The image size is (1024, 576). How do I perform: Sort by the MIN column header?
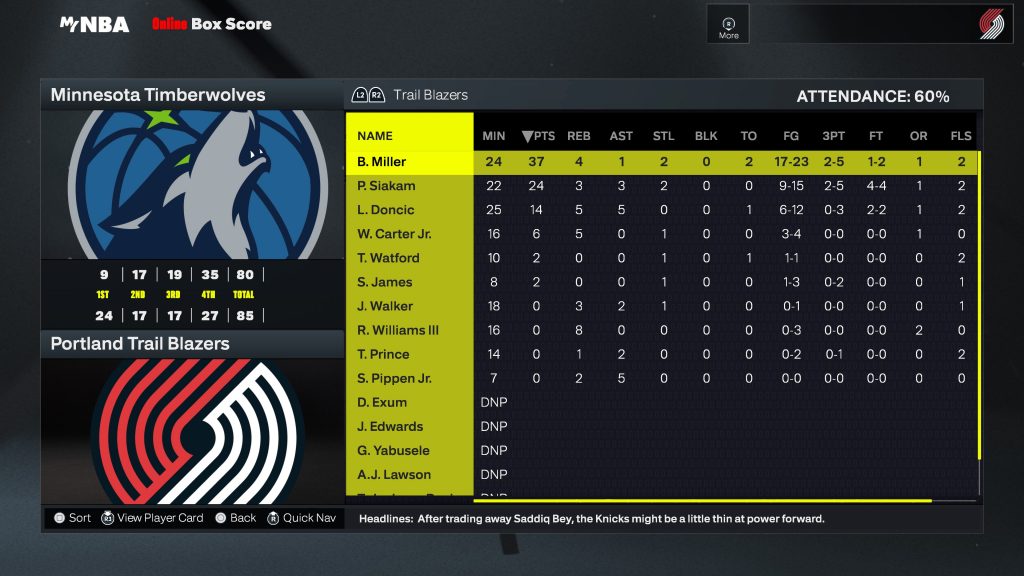pyautogui.click(x=494, y=136)
